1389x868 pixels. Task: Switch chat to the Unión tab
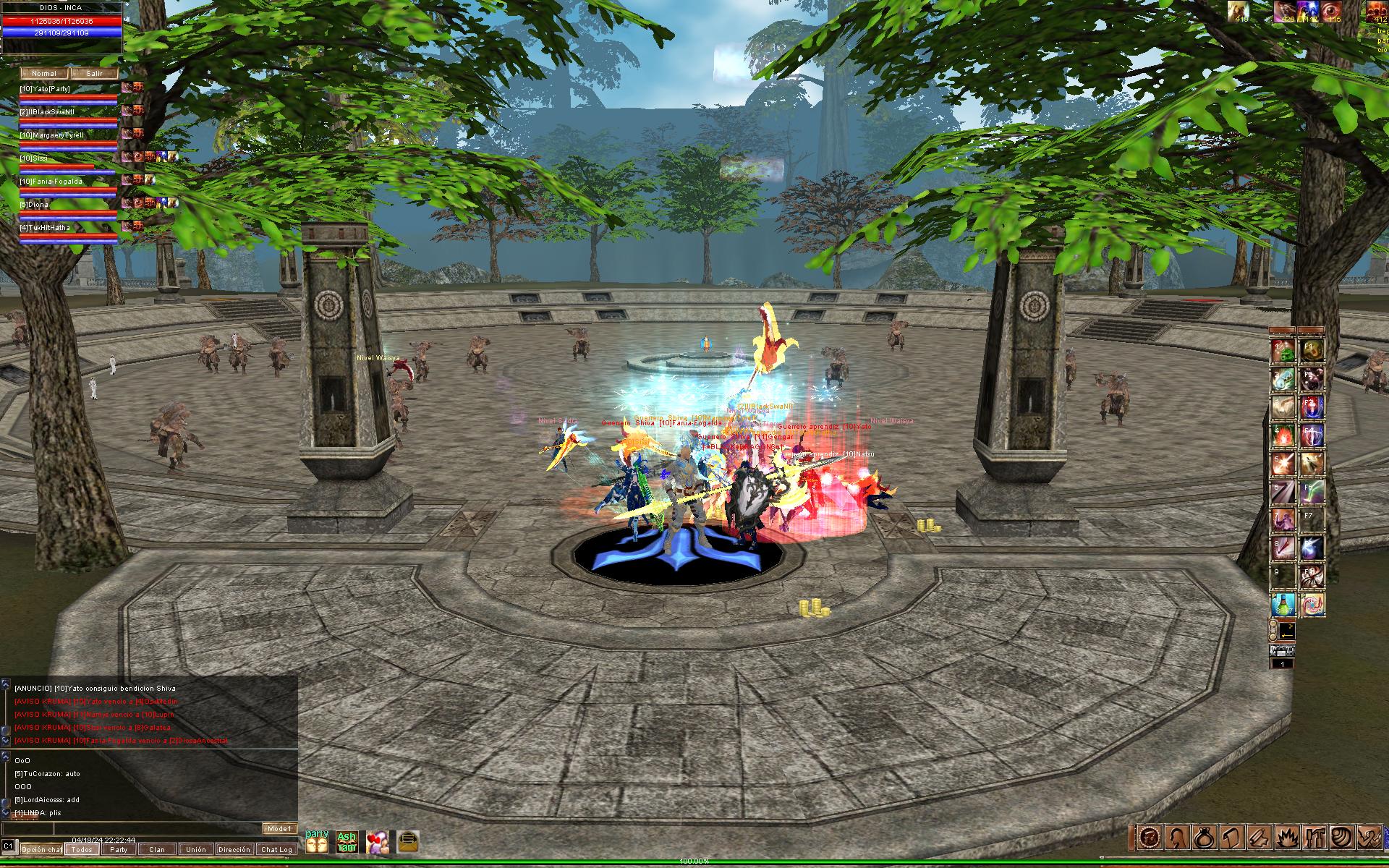tap(195, 850)
